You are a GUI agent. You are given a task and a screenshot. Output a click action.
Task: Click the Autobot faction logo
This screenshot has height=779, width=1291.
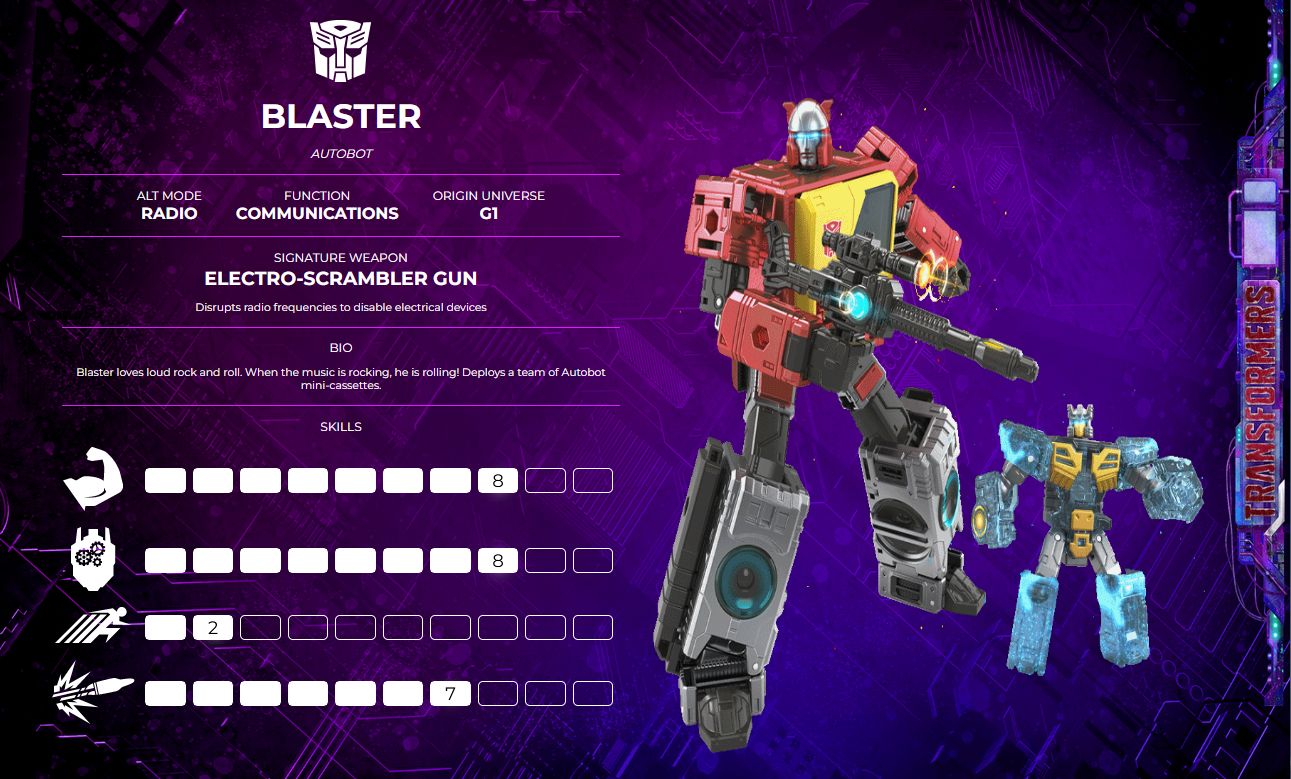click(x=340, y=51)
